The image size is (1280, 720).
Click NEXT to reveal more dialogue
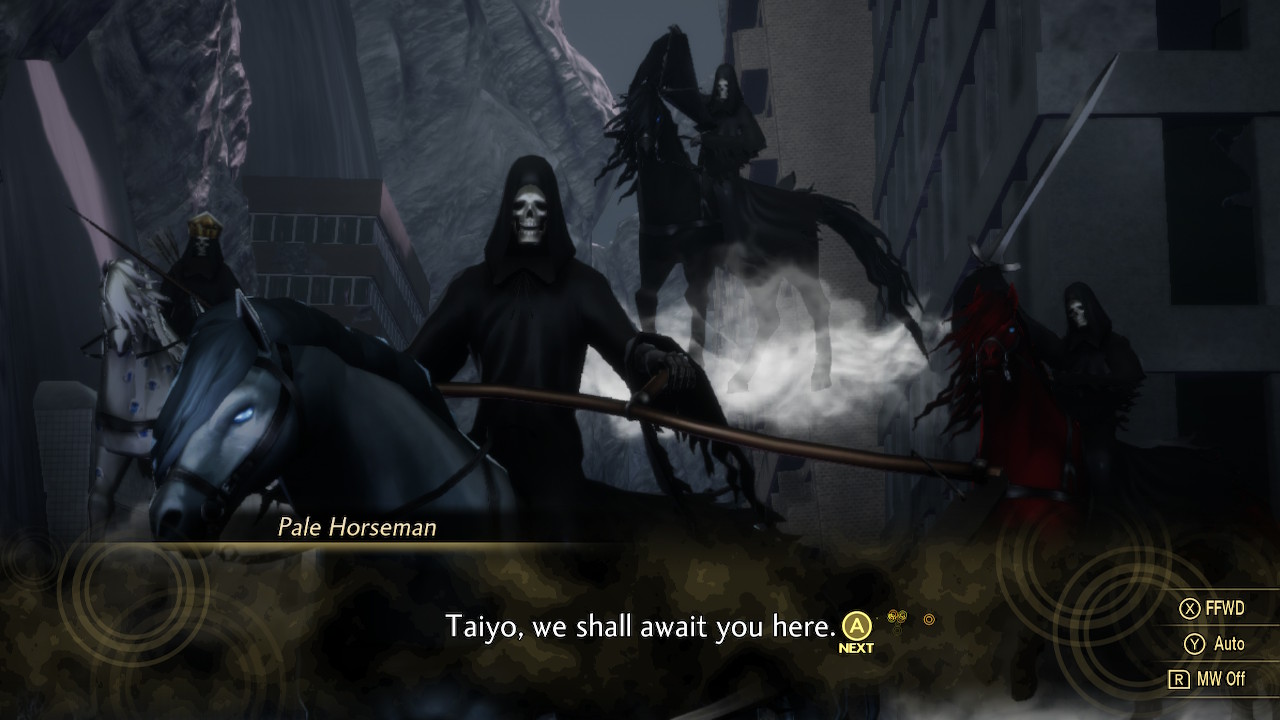856,630
